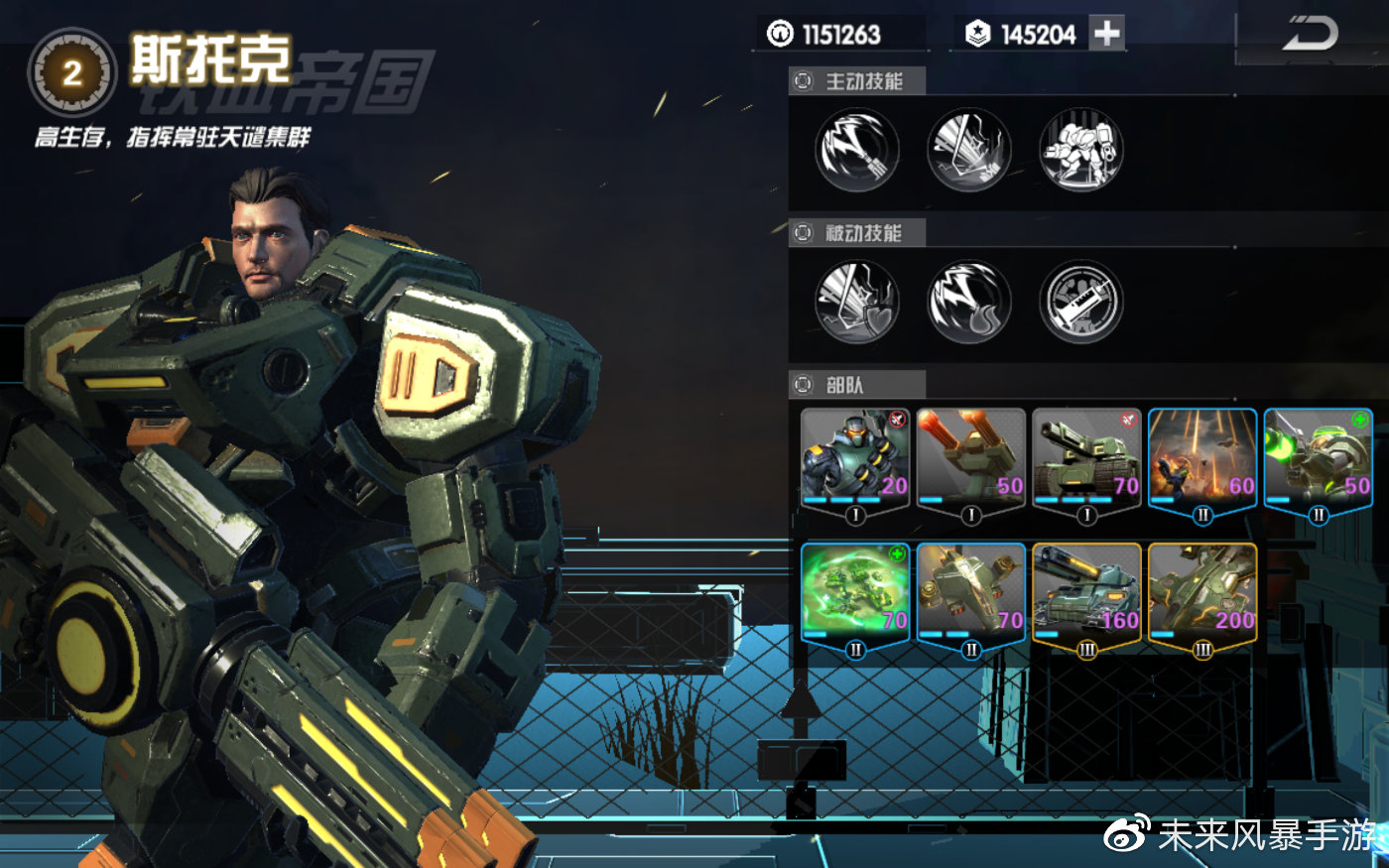Click the level 2 commander badge

(x=71, y=72)
